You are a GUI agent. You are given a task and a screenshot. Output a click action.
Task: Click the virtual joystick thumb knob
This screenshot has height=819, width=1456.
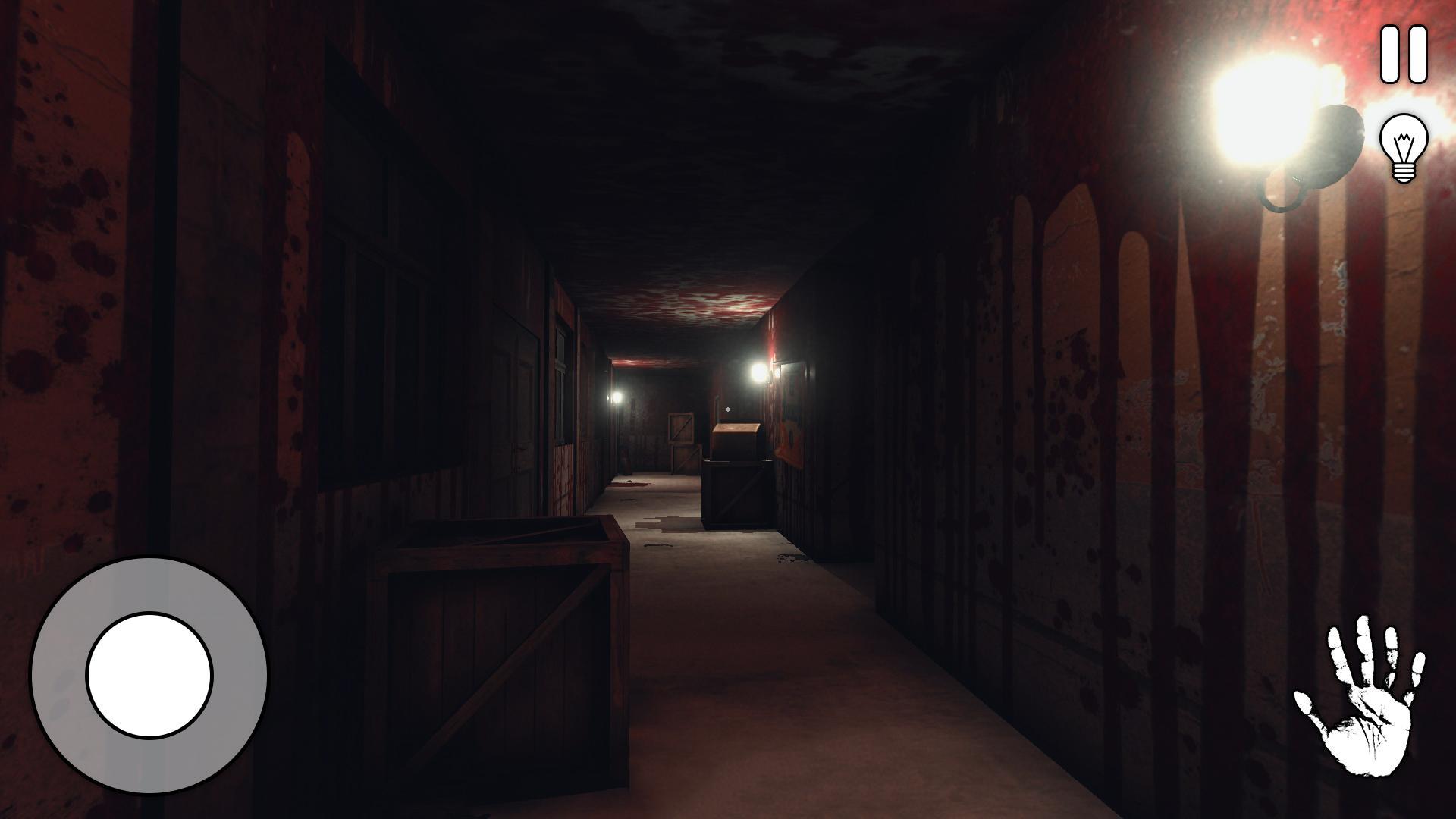pos(149,676)
